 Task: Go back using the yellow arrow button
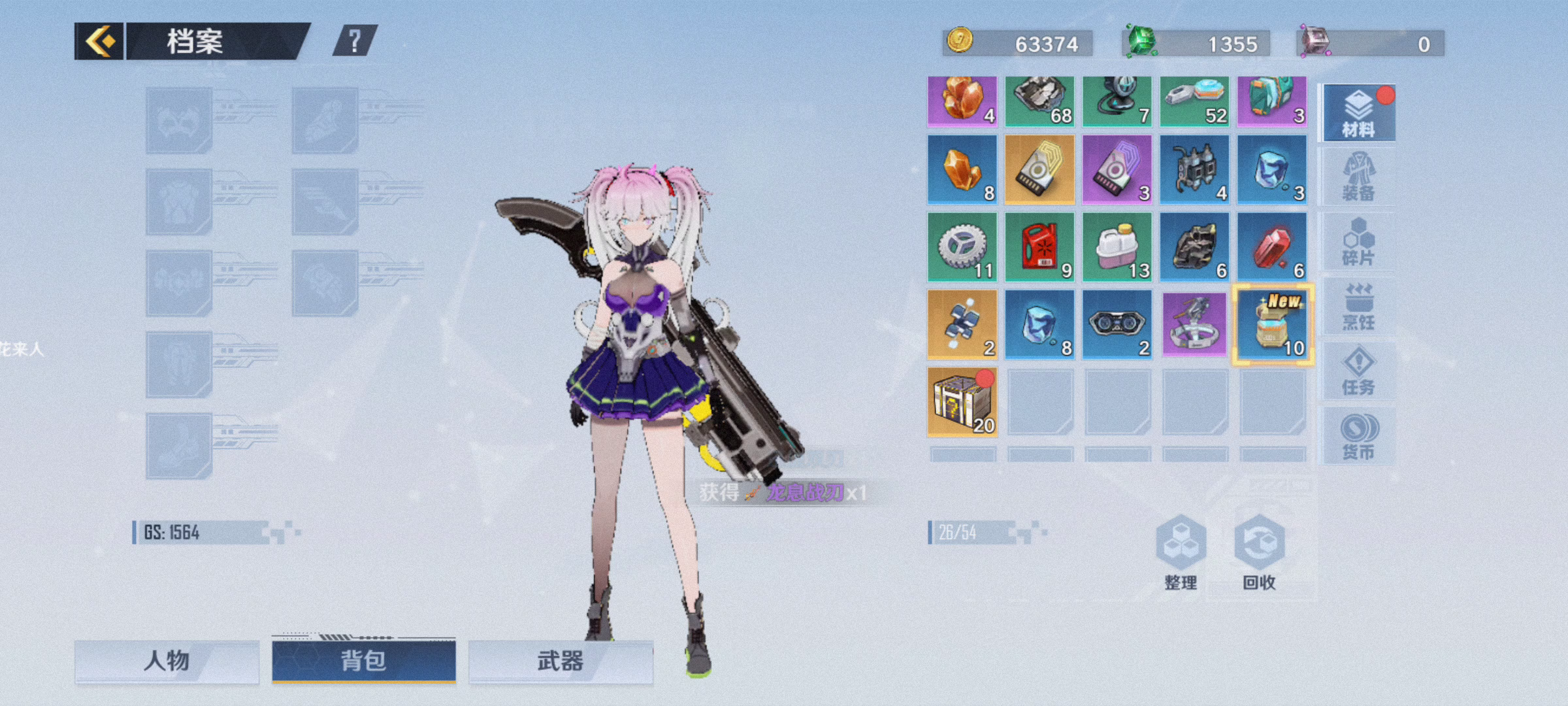pos(99,42)
